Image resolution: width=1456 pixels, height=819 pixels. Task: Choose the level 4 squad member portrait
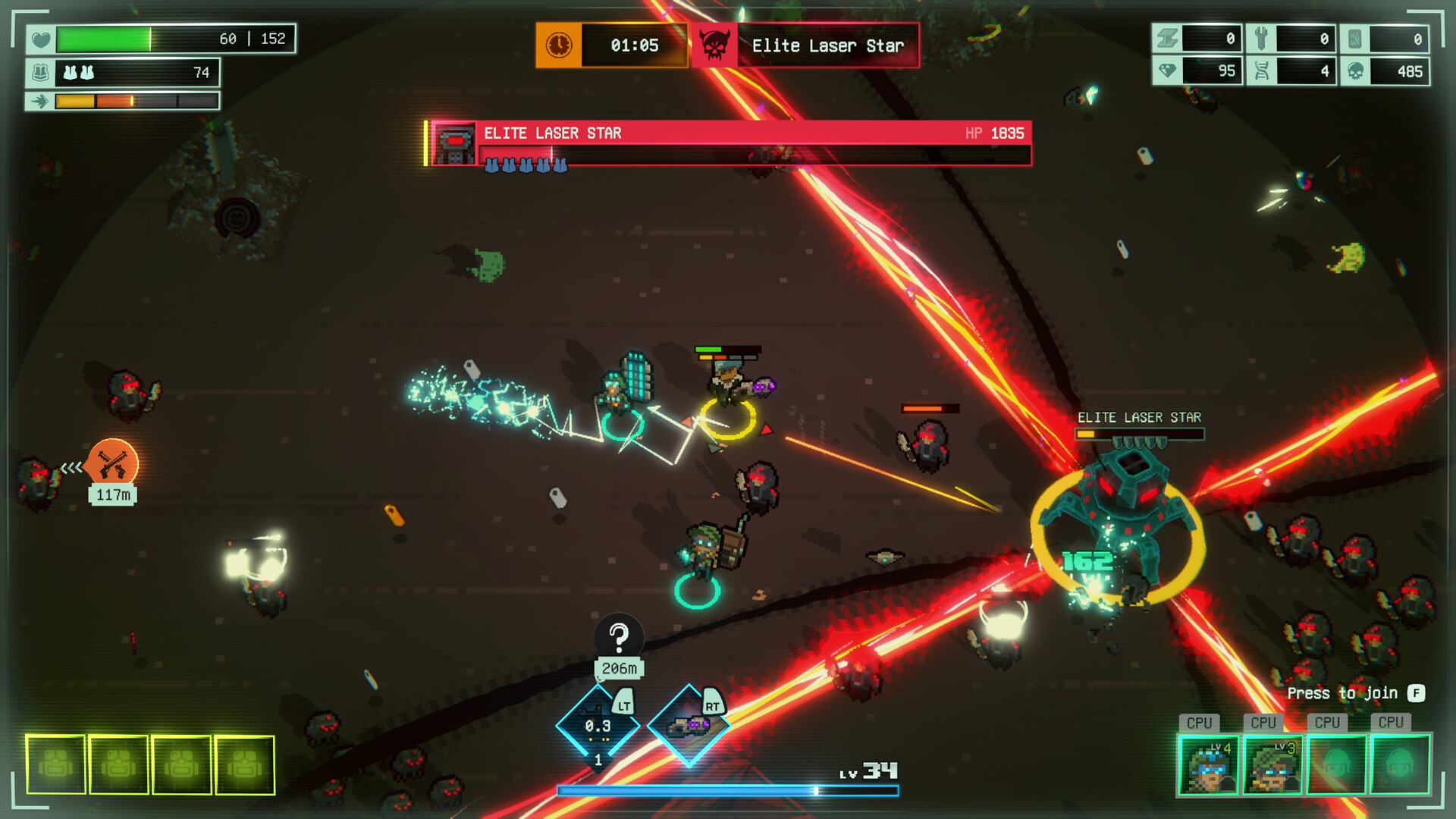[1208, 765]
